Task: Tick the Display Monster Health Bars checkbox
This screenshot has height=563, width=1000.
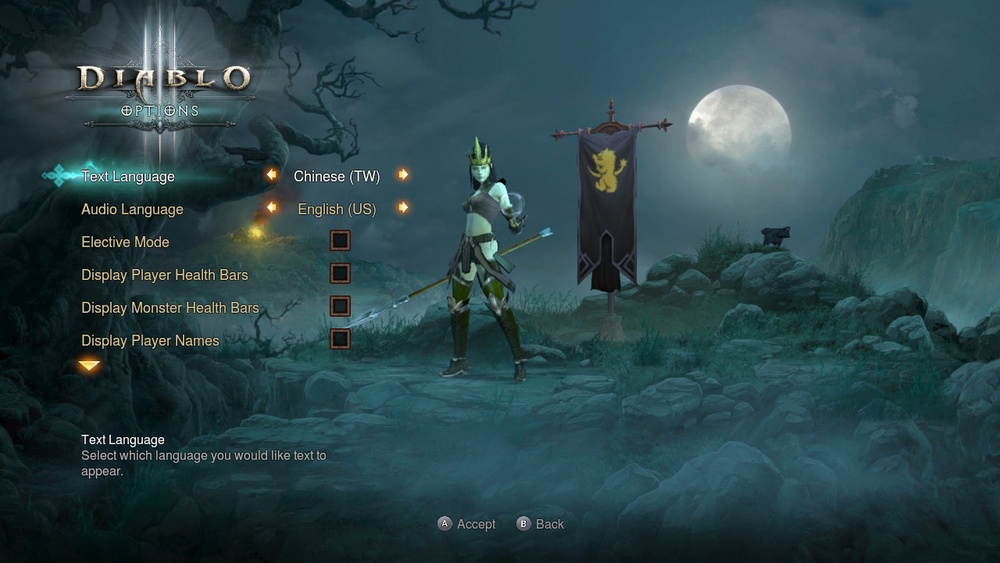Action: (340, 306)
